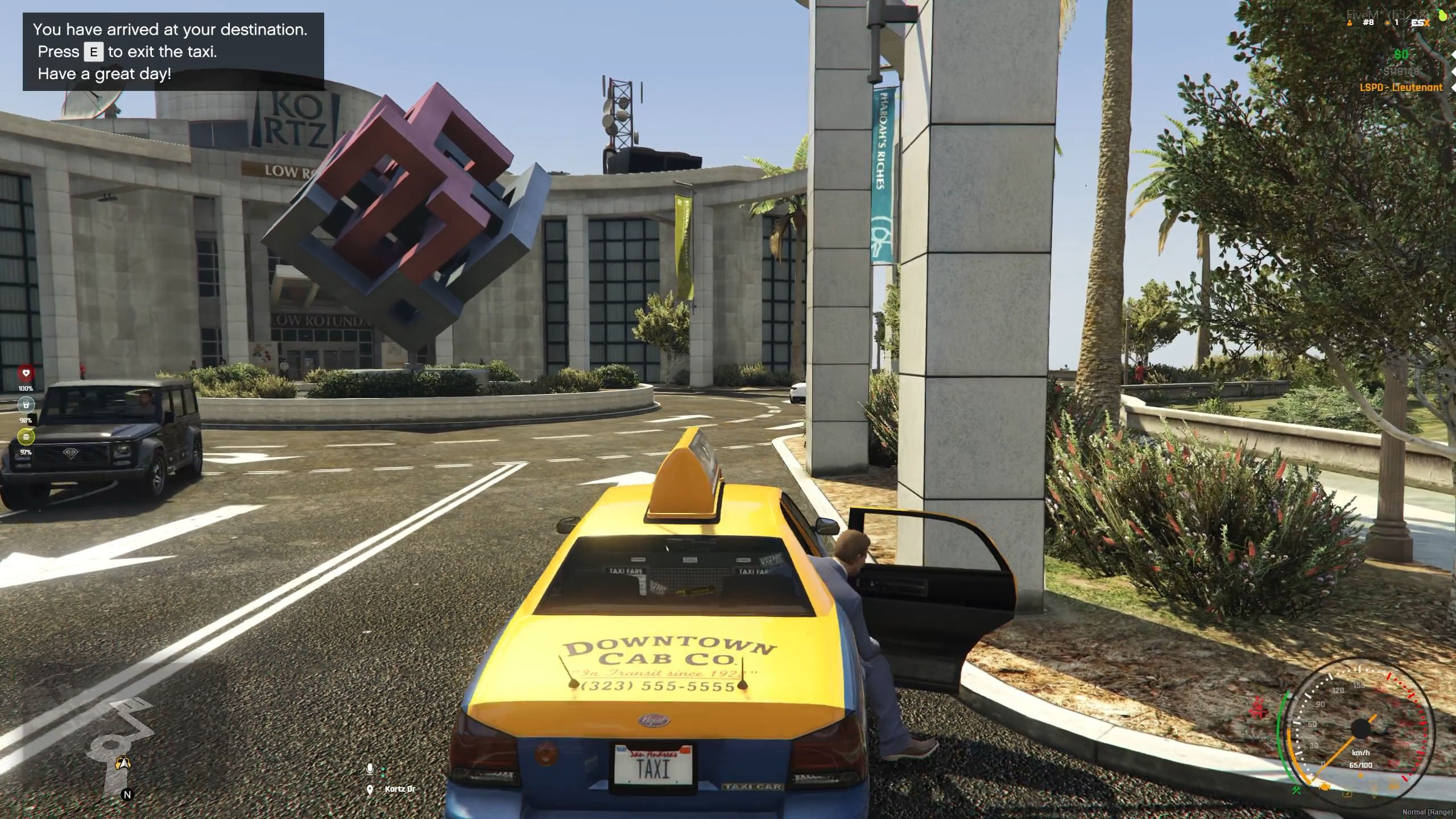Click the player count person icon beside #8
This screenshot has width=1456, height=819.
(1350, 23)
